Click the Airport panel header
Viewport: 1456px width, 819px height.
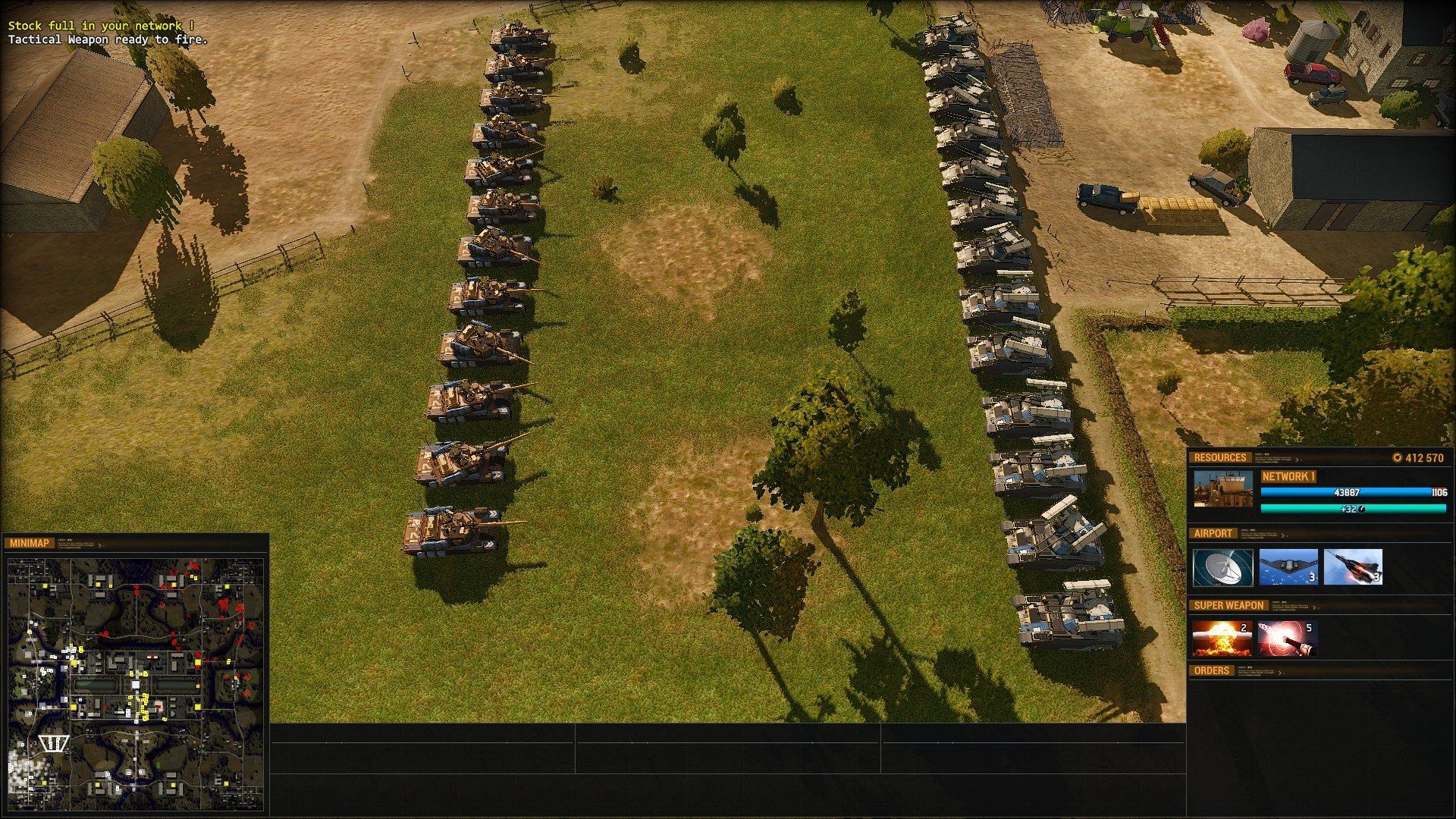point(1213,533)
